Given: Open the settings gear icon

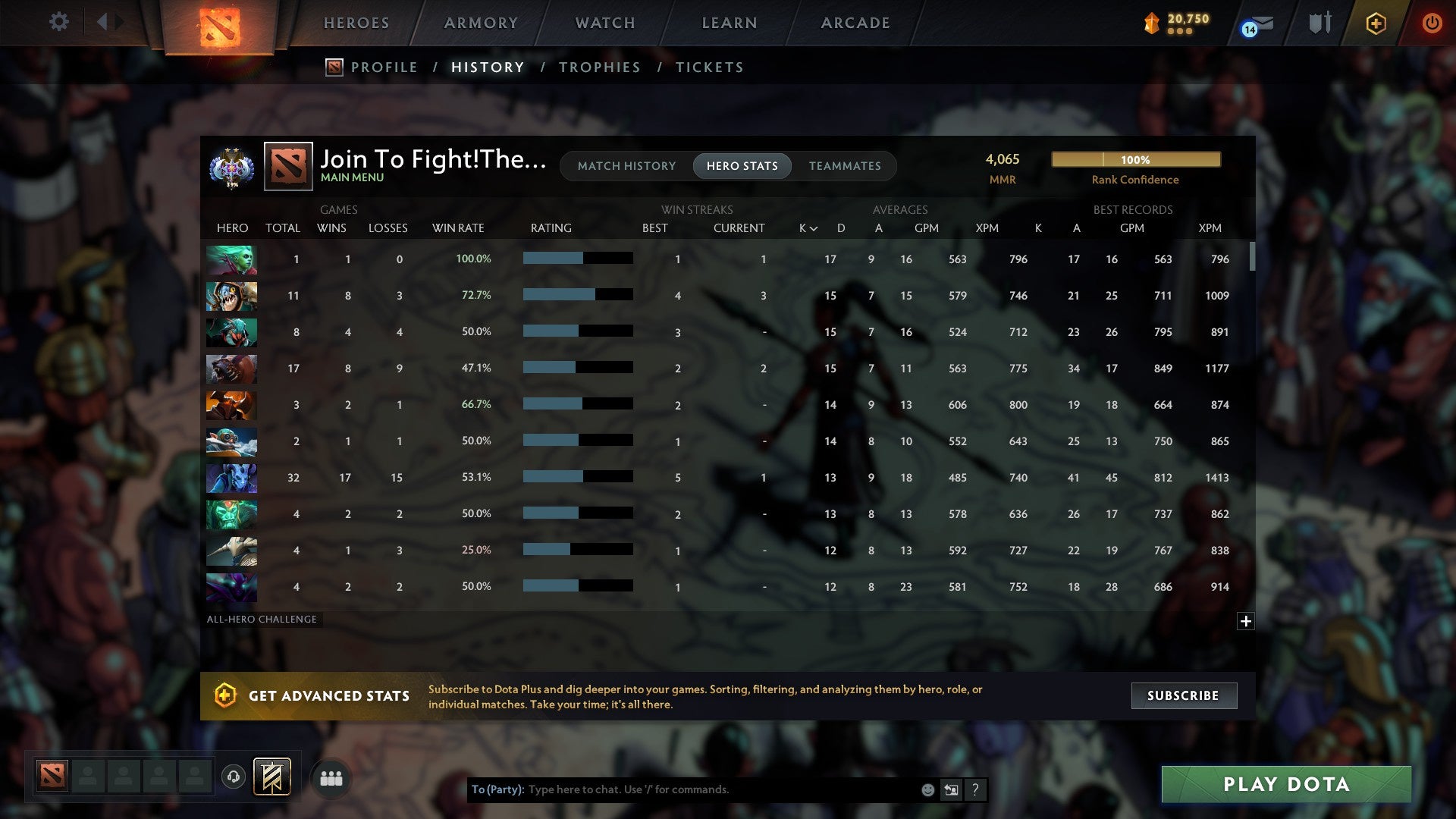Looking at the screenshot, I should click(59, 22).
